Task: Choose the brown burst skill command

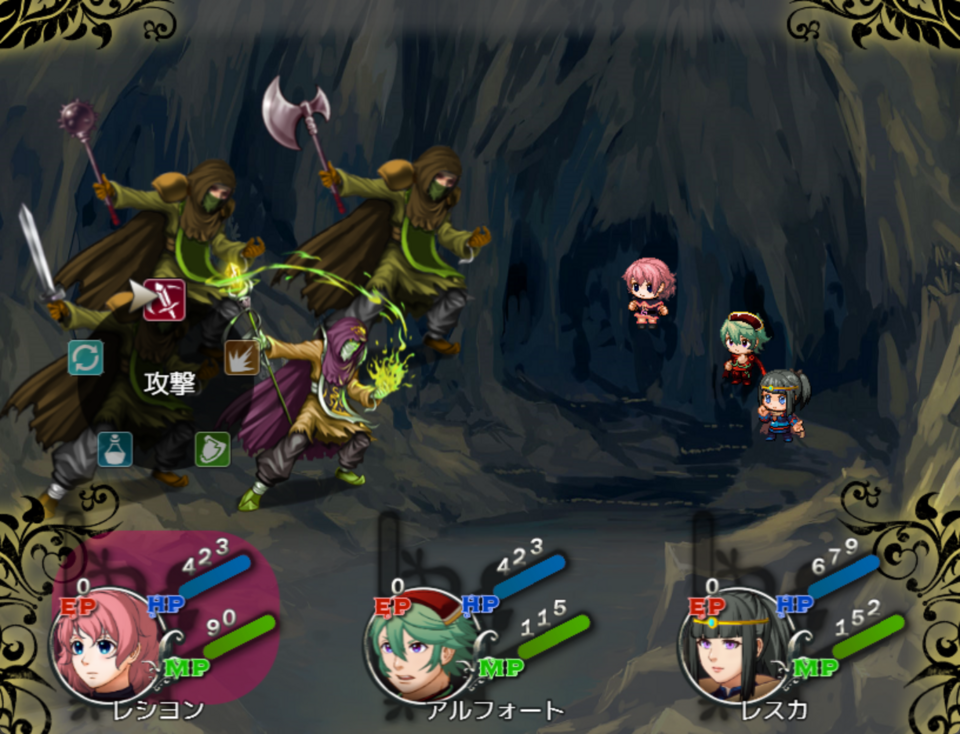Action: [241, 357]
